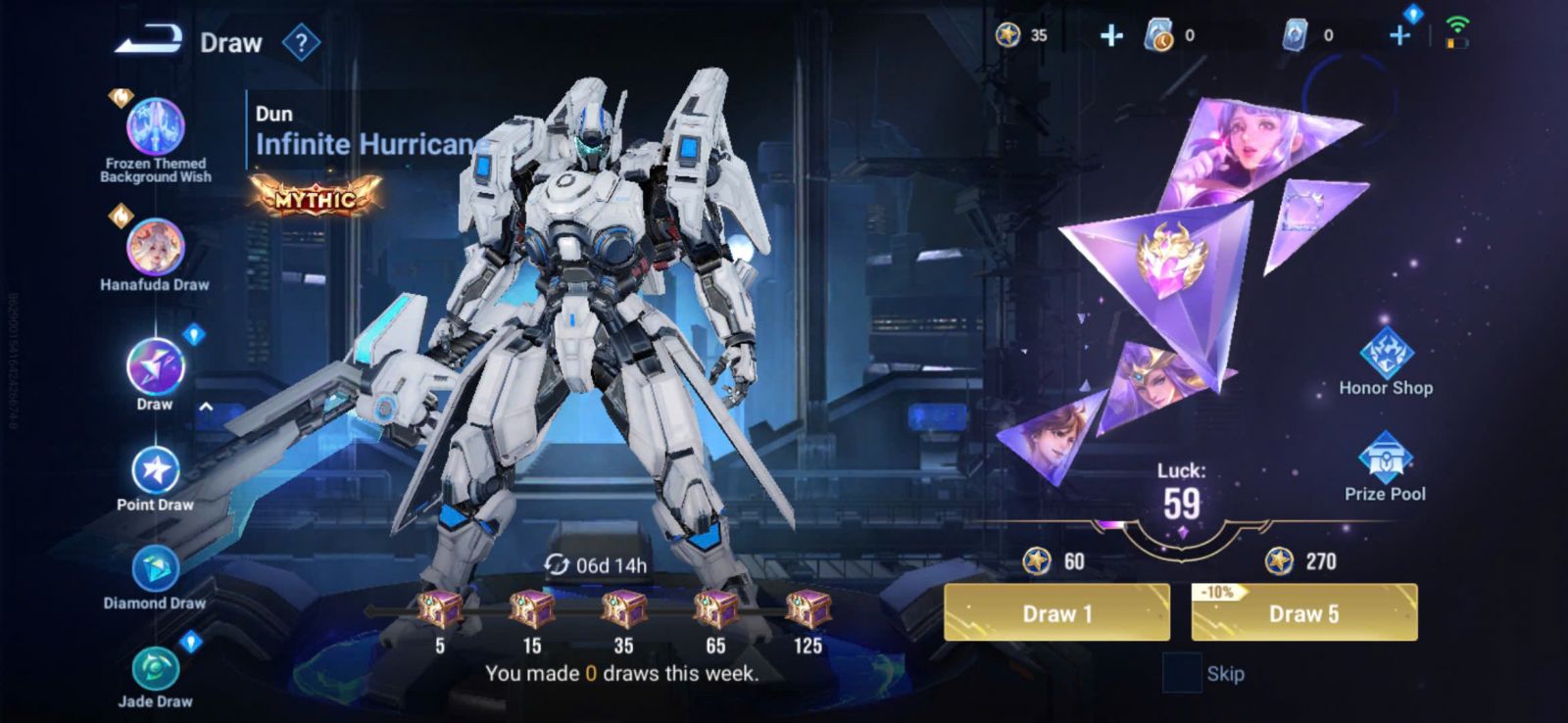1568x723 pixels.
Task: Collapse the Draw category arrow
Action: pyautogui.click(x=206, y=407)
